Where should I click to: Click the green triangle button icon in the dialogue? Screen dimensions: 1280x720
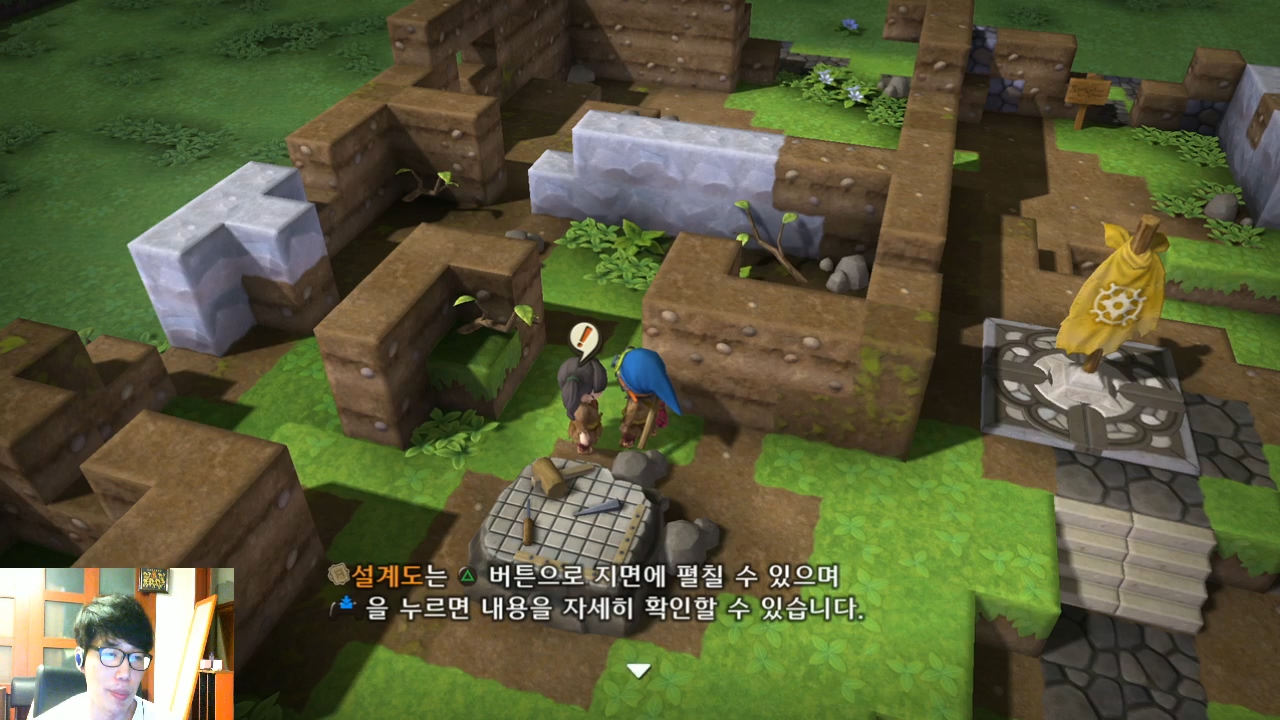468,574
